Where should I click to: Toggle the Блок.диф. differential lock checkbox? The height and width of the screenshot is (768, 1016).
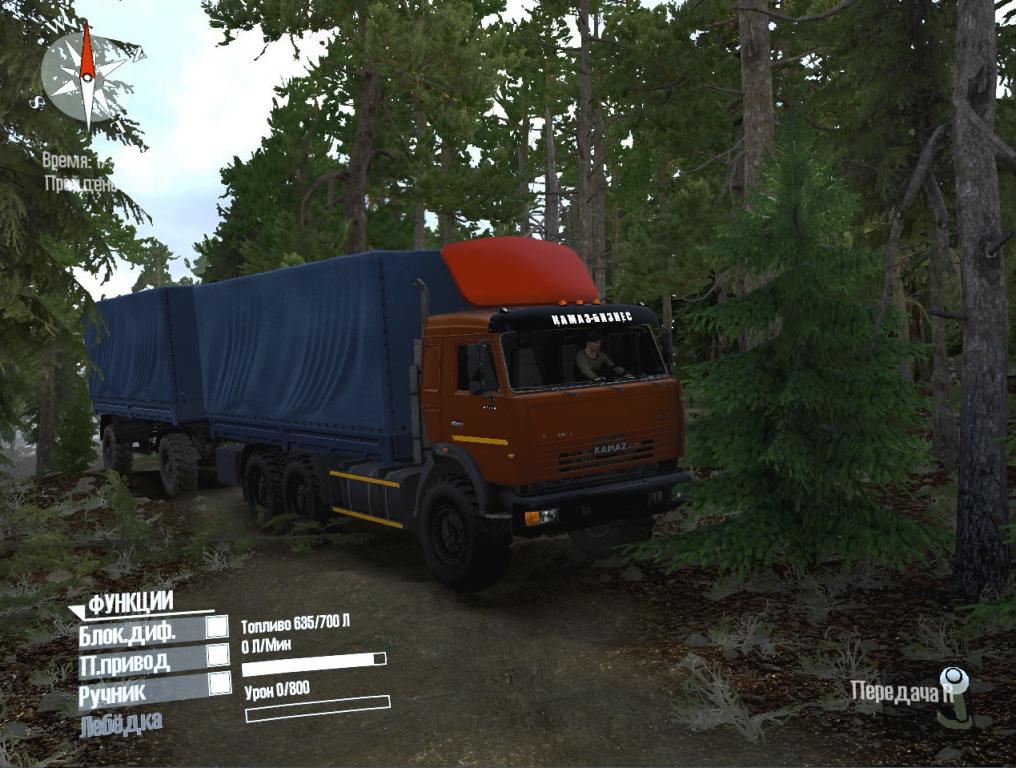(217, 628)
